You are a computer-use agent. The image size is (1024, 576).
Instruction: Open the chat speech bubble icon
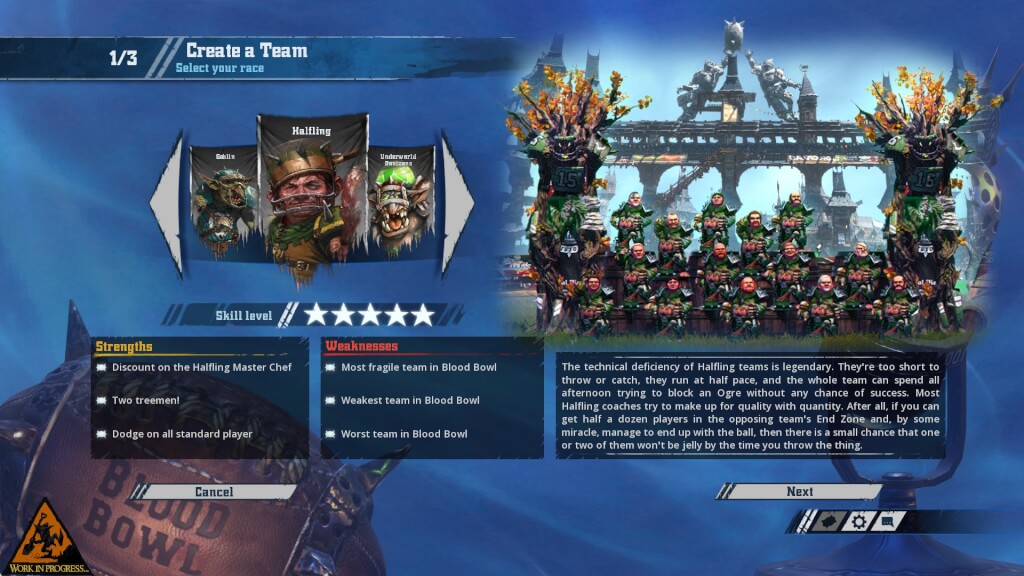(x=888, y=521)
